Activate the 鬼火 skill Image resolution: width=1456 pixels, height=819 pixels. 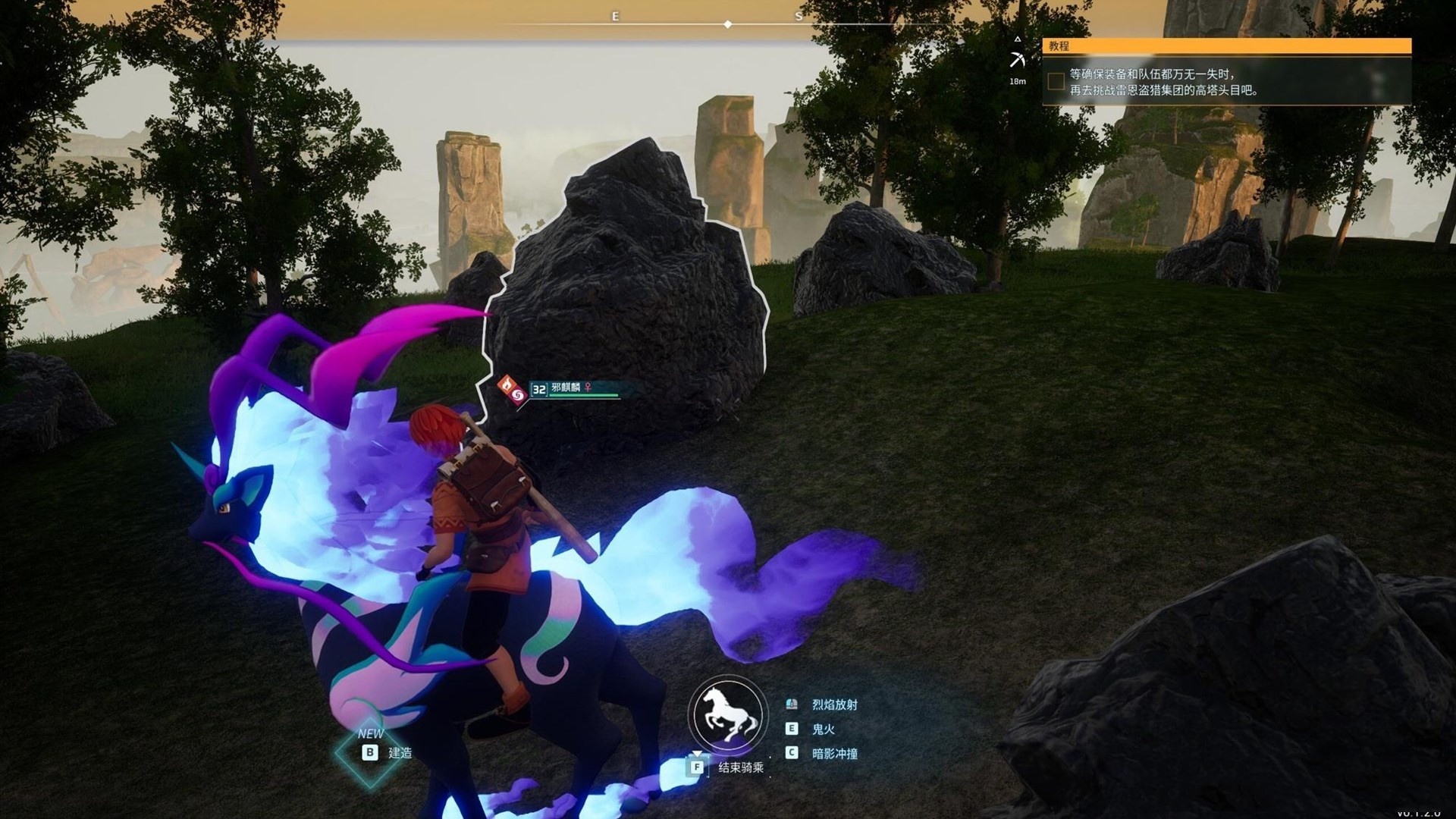coord(823,729)
